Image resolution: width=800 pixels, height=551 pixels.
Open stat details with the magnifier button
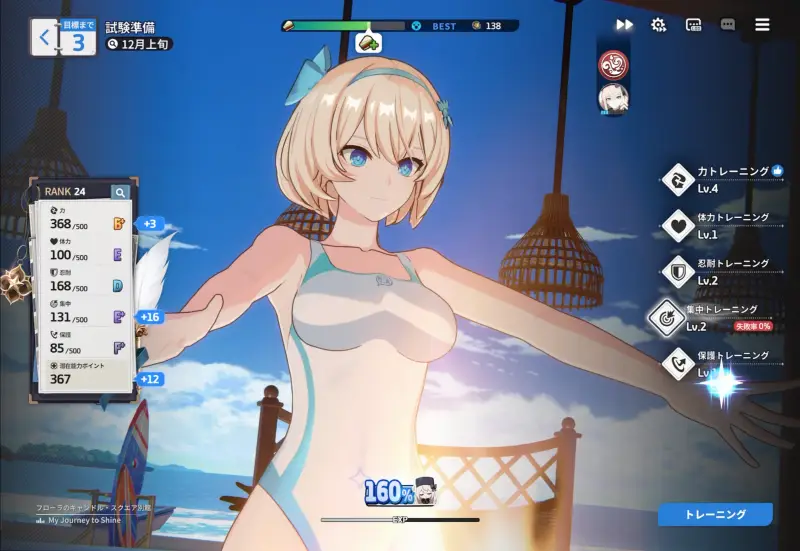[120, 192]
